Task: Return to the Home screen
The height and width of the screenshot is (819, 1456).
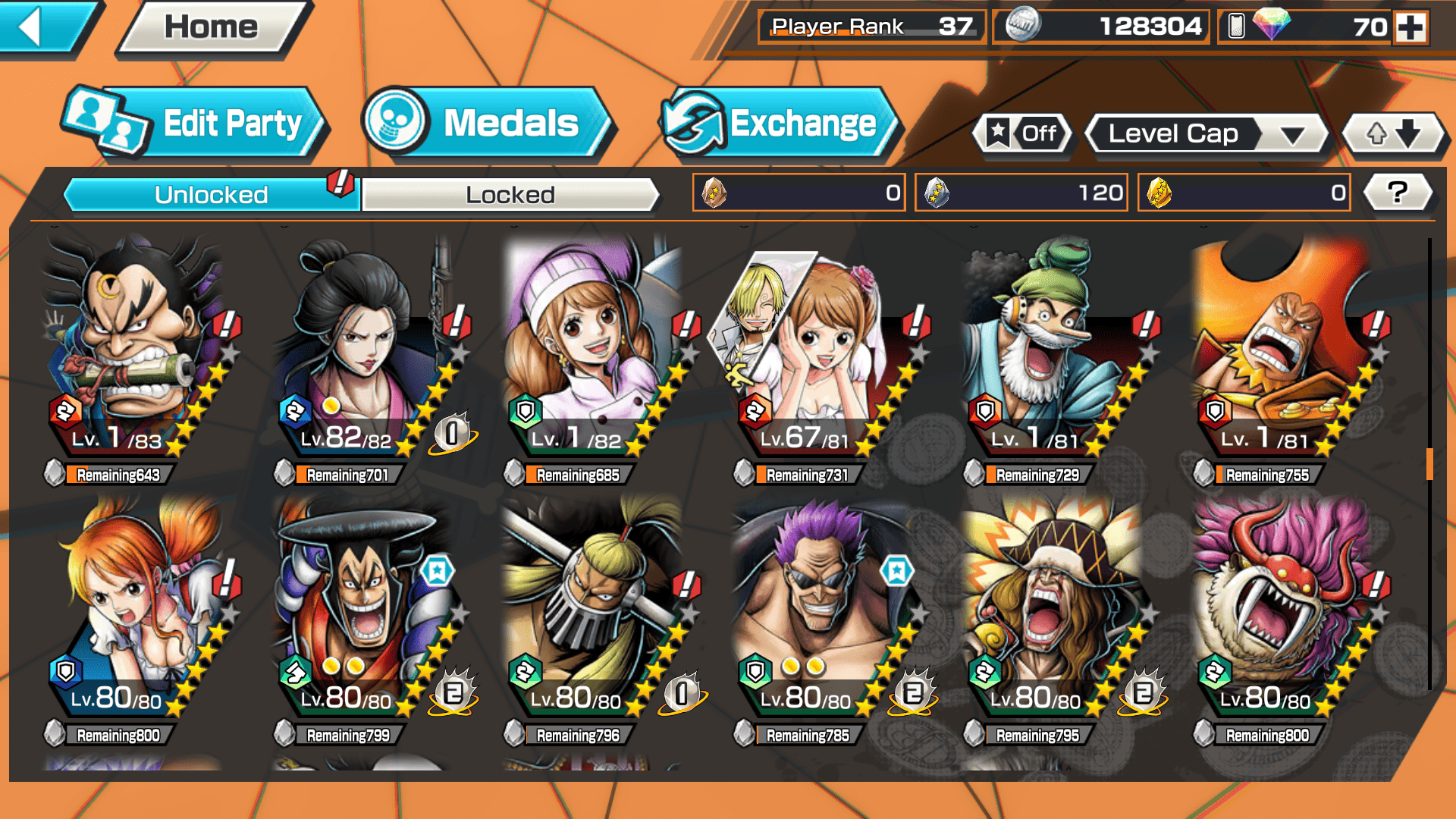Action: point(212,28)
